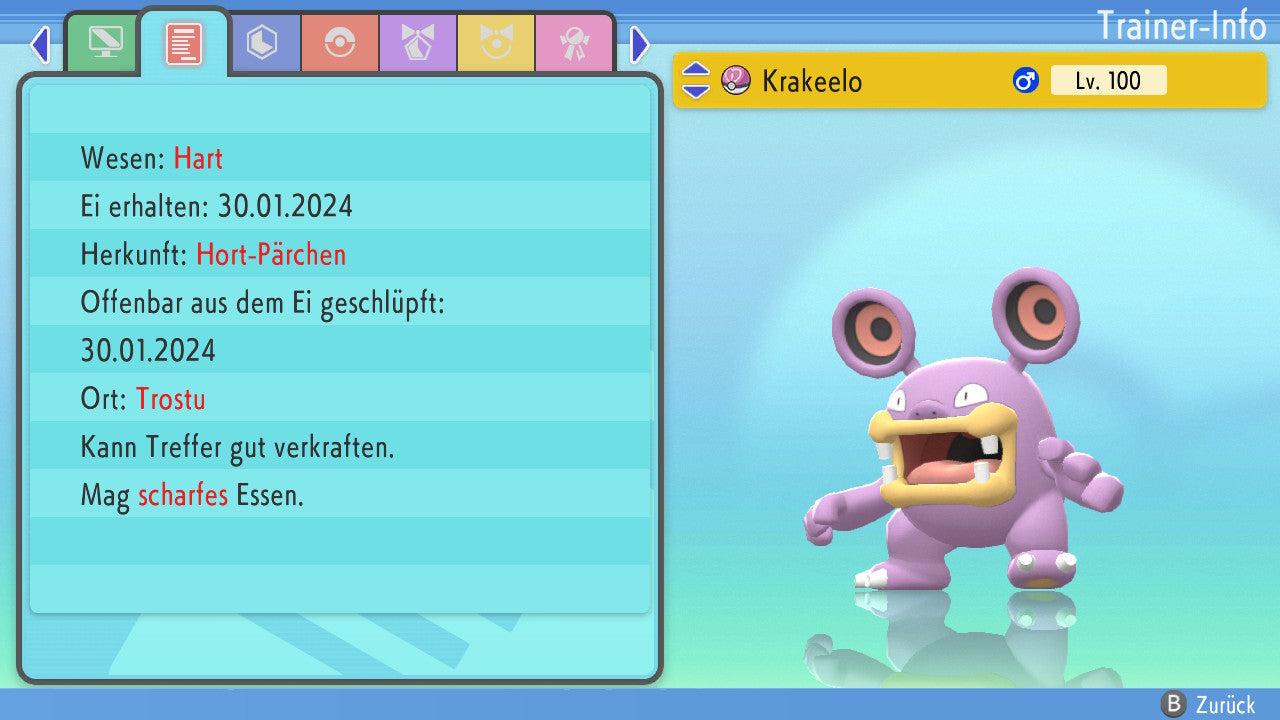The image size is (1280, 720).
Task: Switch Pokémon with the up-down arrows by Krakeelo
Action: click(x=695, y=80)
